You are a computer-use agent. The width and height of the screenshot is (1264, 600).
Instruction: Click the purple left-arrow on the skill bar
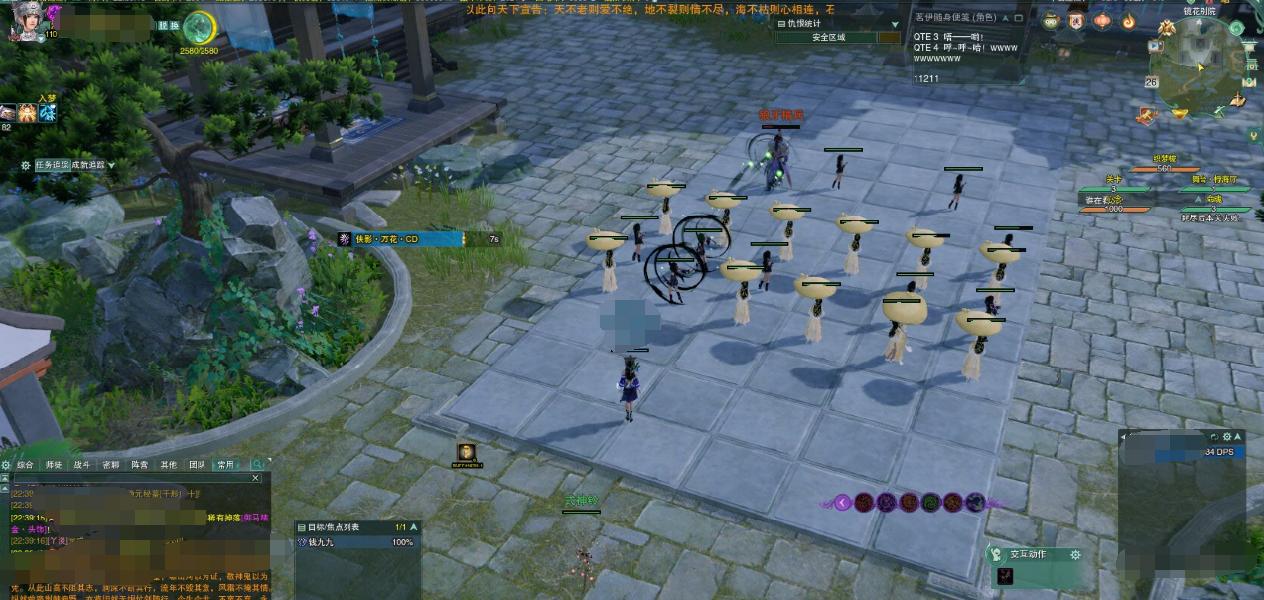[x=843, y=503]
